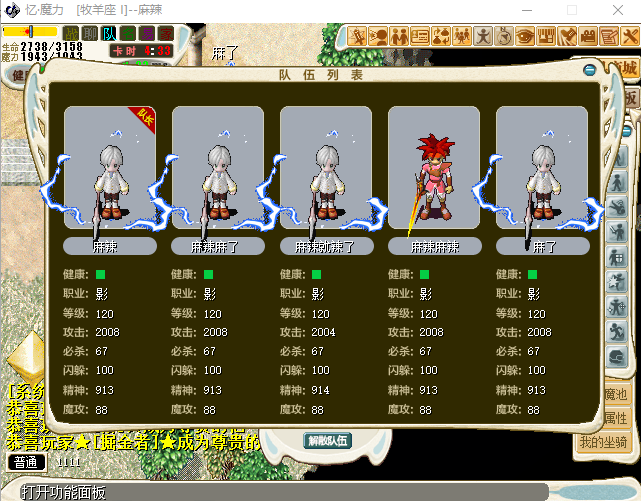Minimize the game window
Image resolution: width=641 pixels, height=501 pixels.
click(527, 10)
